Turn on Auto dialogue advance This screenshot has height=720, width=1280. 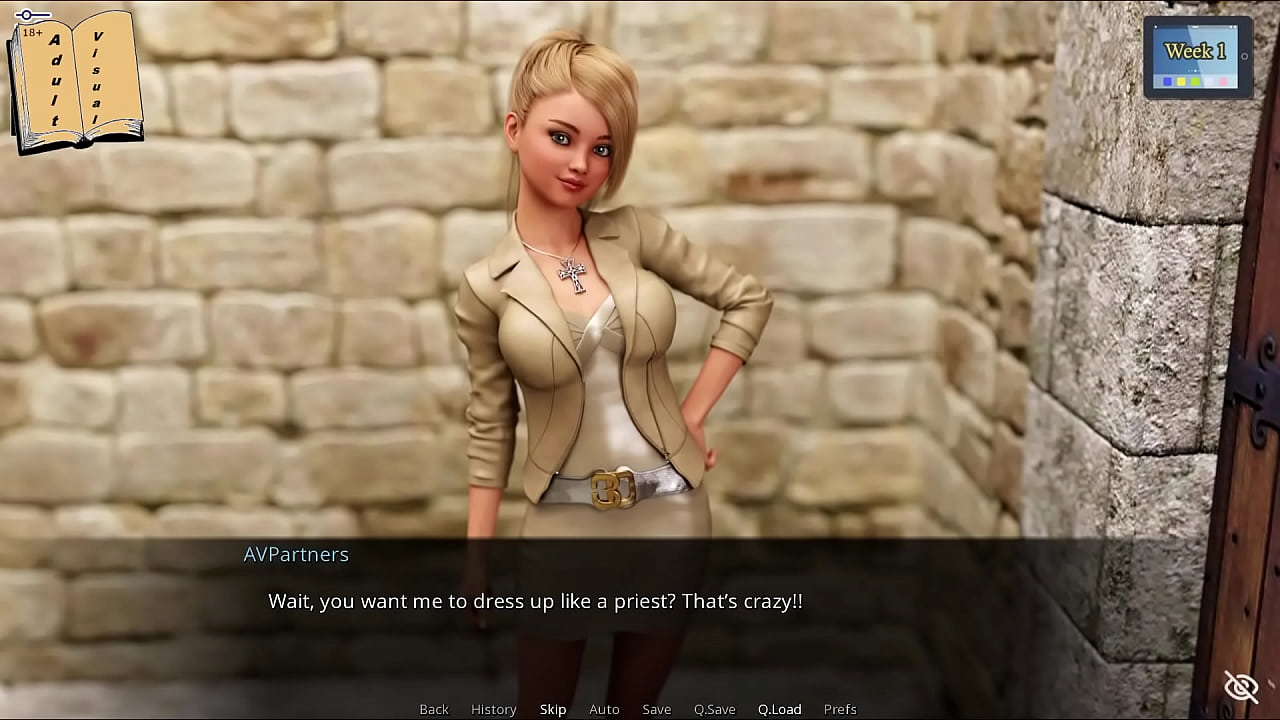click(604, 709)
